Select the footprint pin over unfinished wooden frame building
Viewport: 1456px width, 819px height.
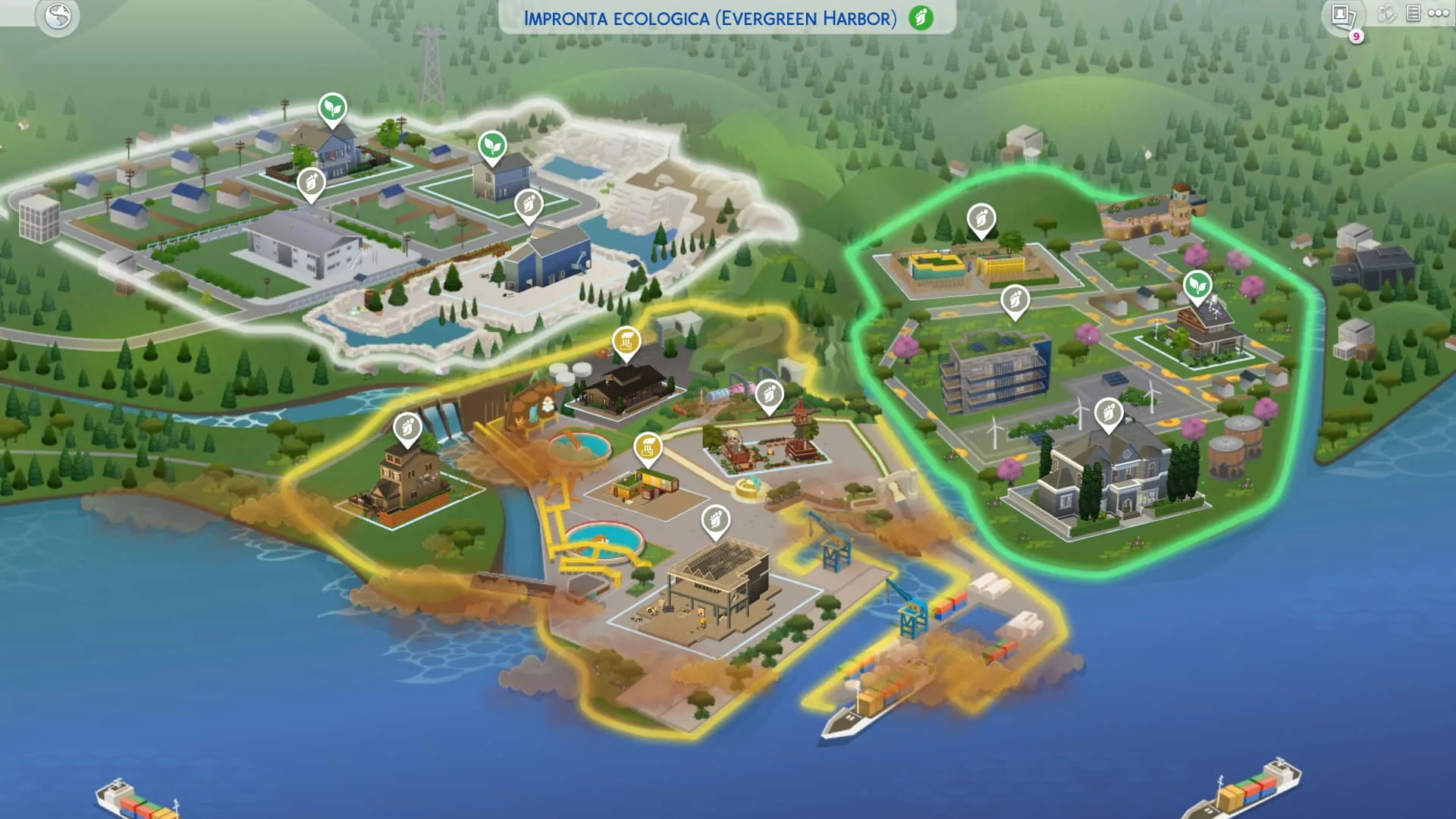(715, 520)
